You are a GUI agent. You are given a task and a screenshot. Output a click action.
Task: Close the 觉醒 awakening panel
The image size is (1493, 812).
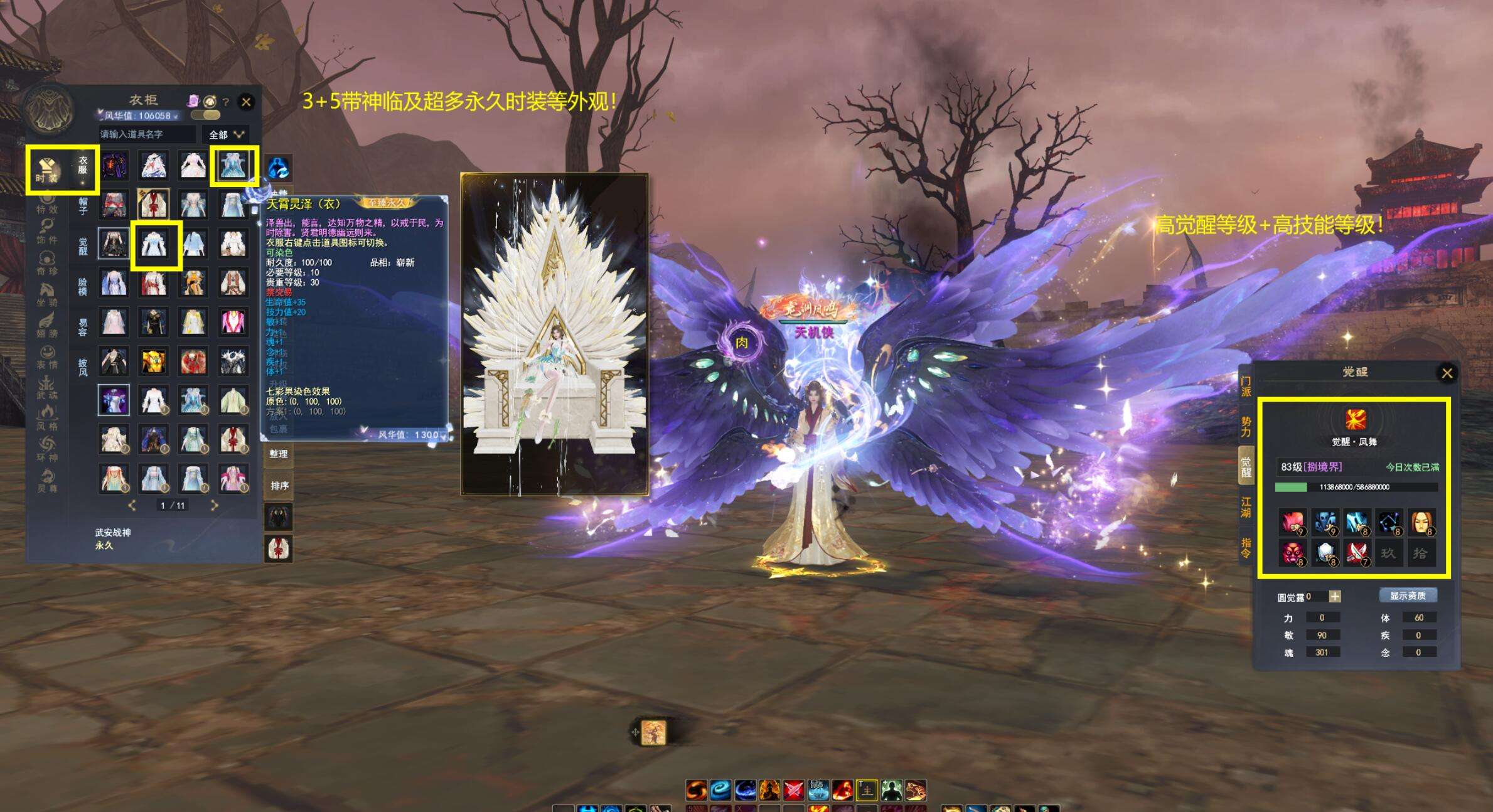pos(1447,373)
